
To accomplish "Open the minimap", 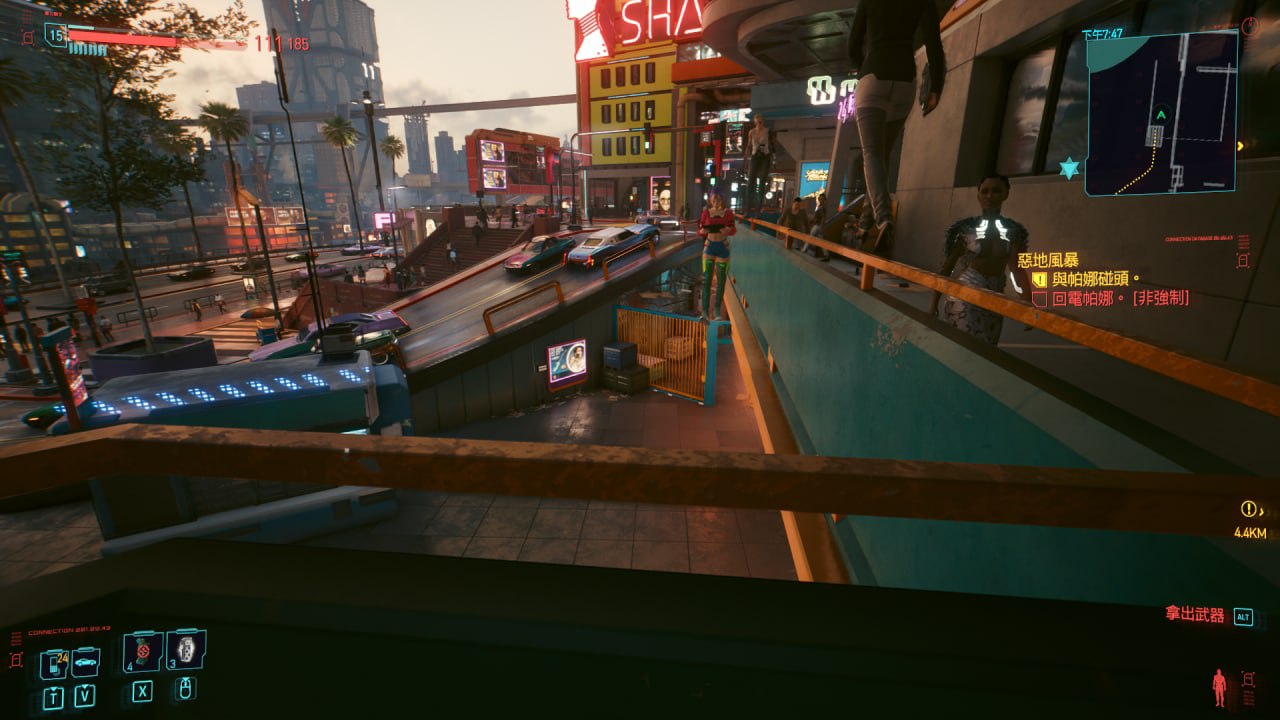I will click(1161, 113).
